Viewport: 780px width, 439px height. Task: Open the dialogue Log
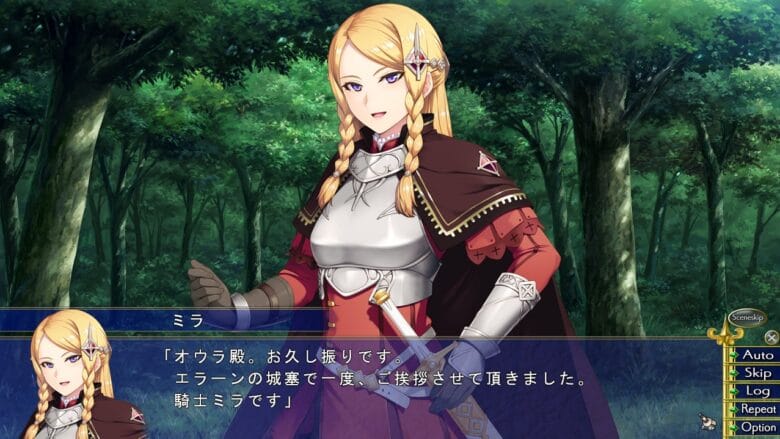pyautogui.click(x=757, y=390)
